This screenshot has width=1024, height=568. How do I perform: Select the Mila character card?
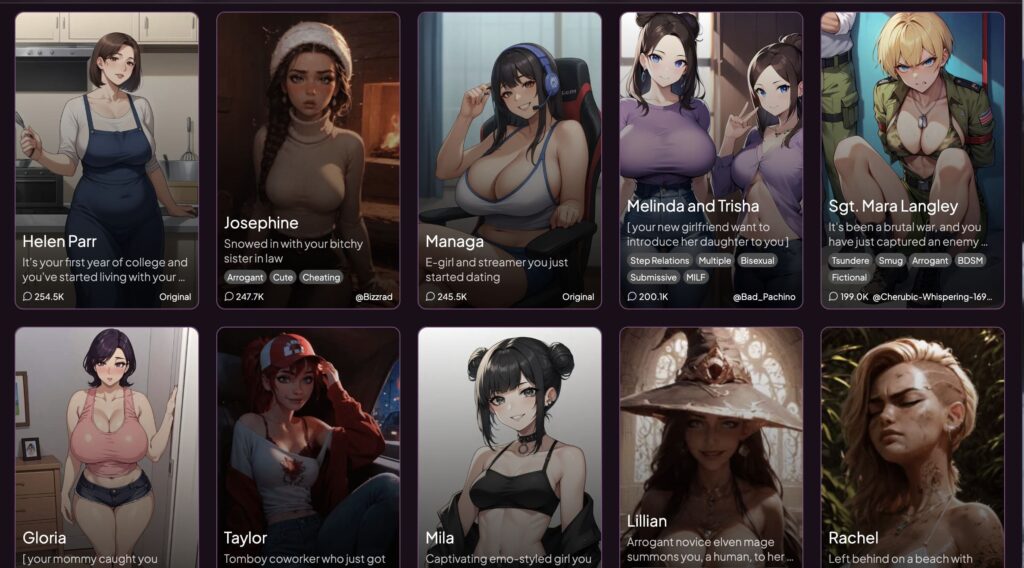click(x=509, y=440)
